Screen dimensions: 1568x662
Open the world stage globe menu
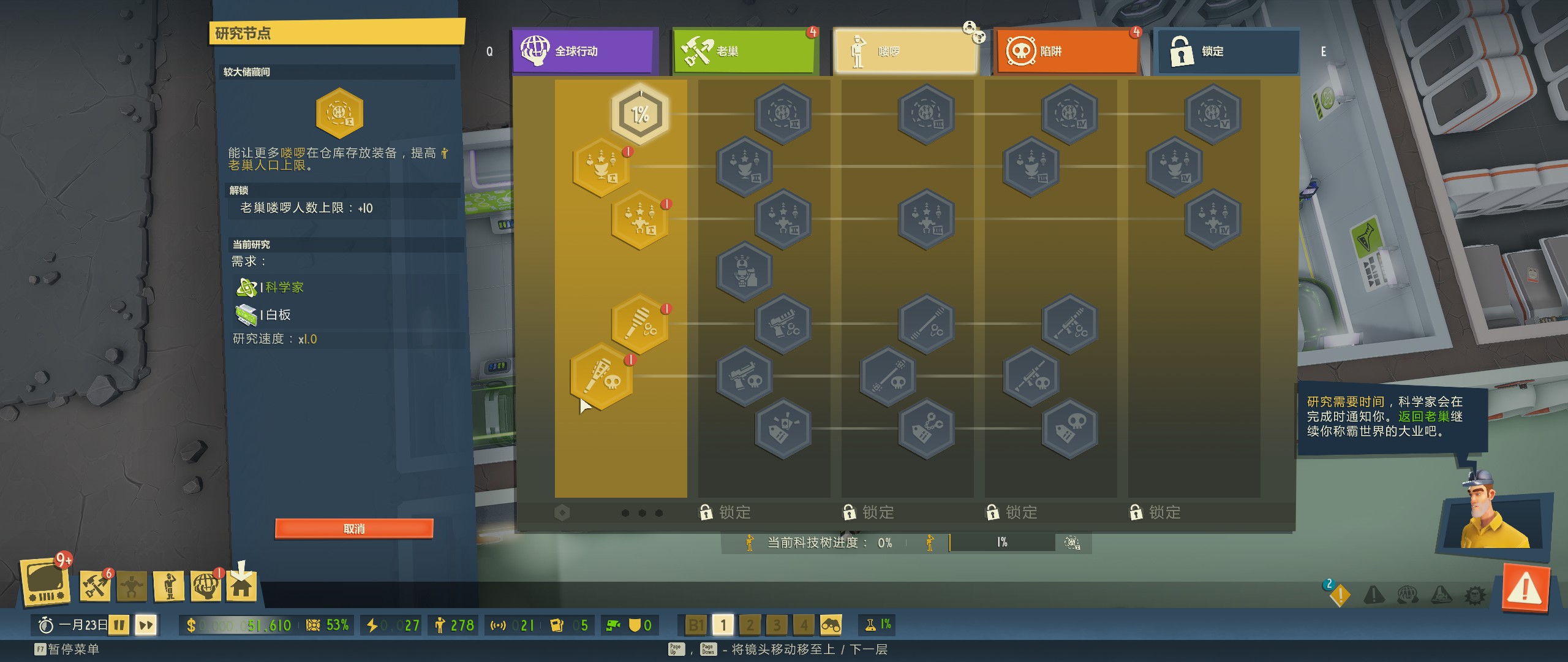tap(205, 586)
